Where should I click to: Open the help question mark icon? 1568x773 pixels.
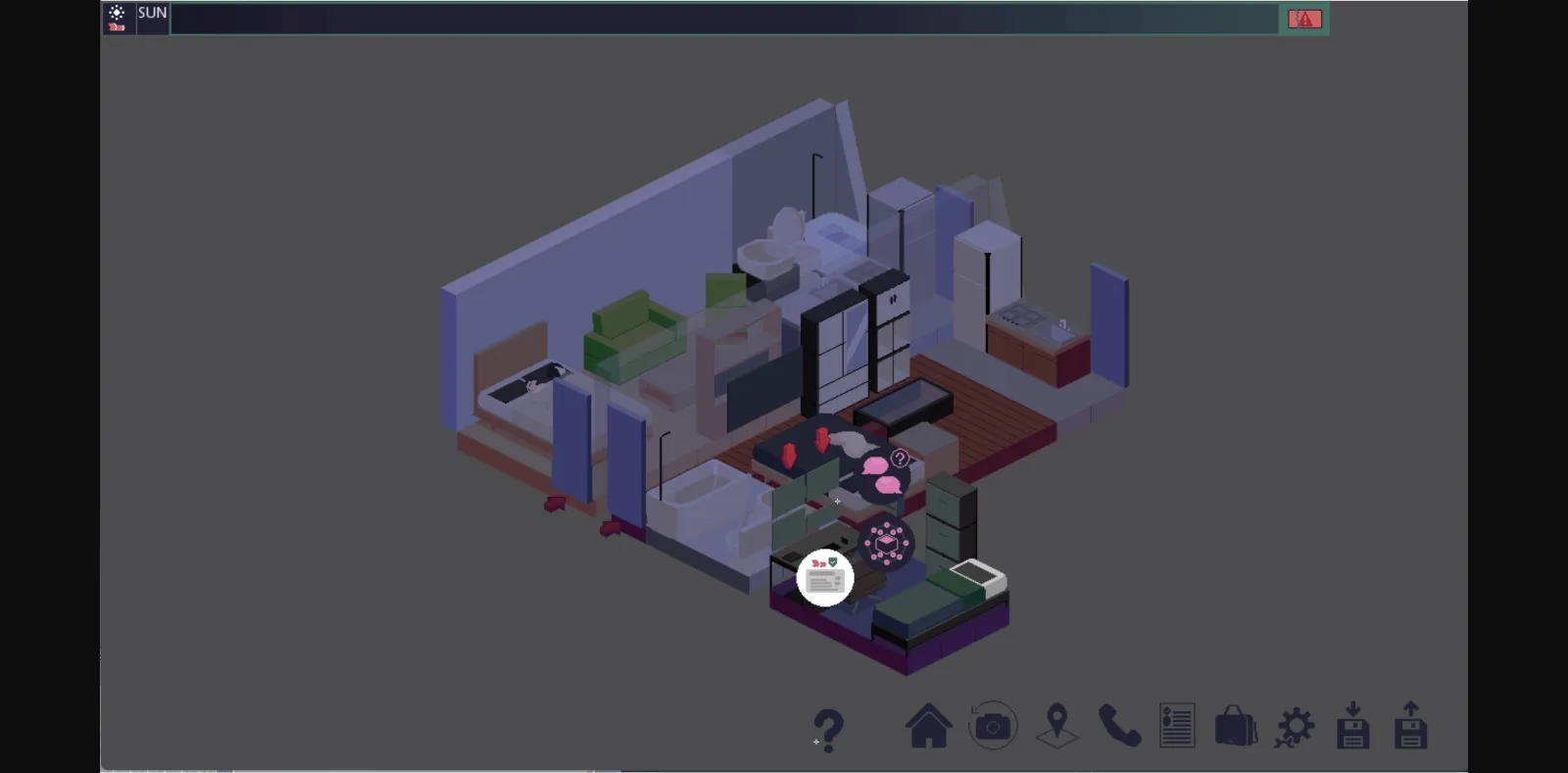click(829, 726)
